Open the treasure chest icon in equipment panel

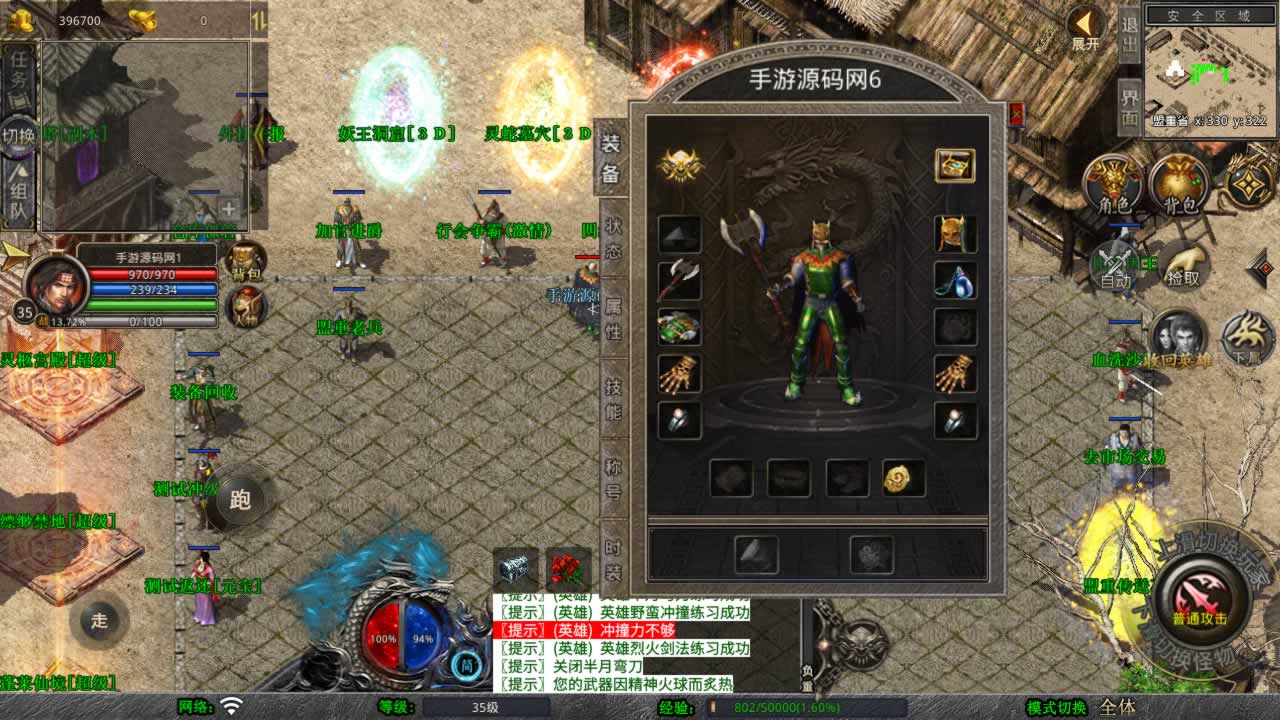tap(955, 165)
